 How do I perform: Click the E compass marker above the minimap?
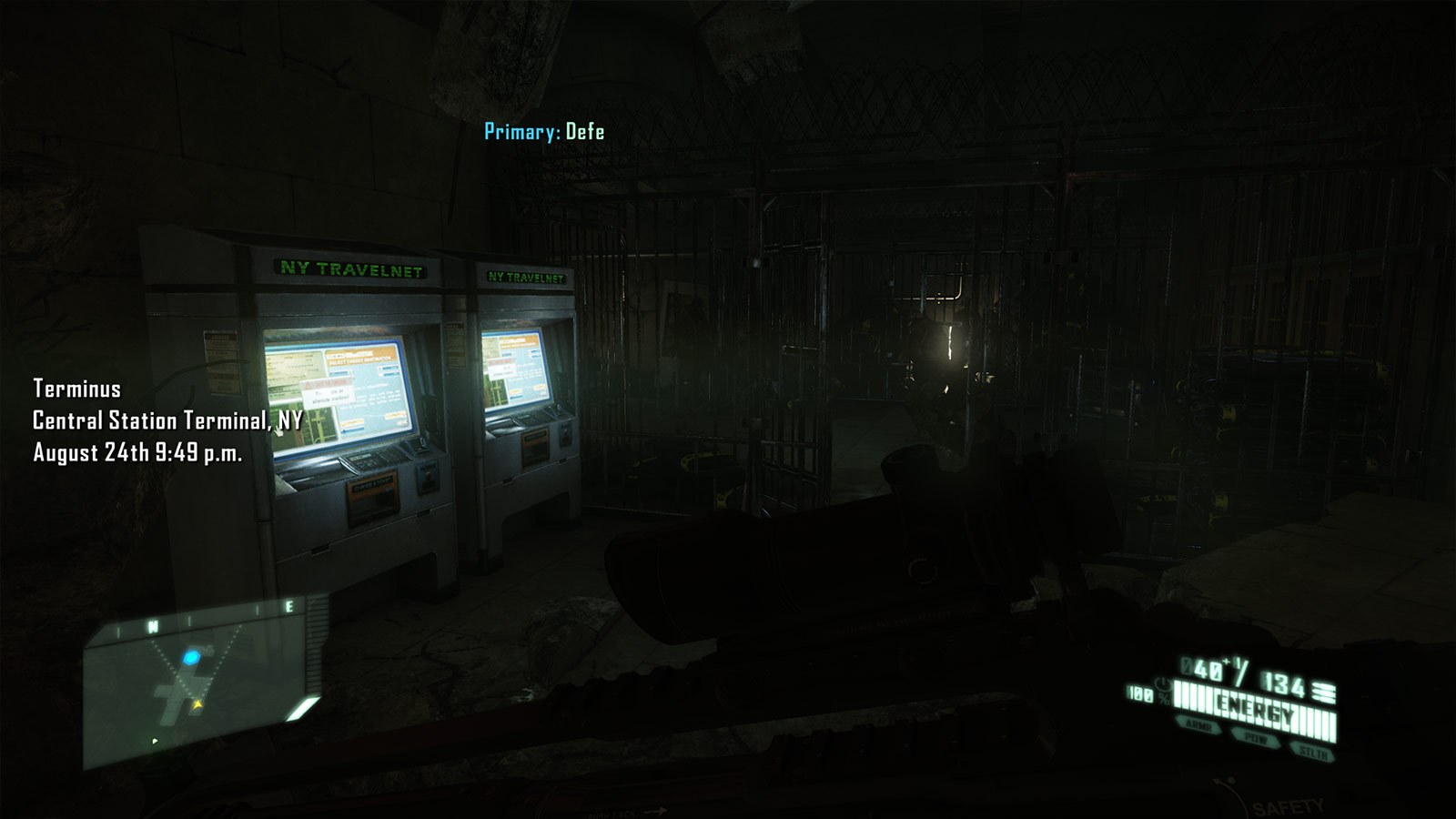288,604
